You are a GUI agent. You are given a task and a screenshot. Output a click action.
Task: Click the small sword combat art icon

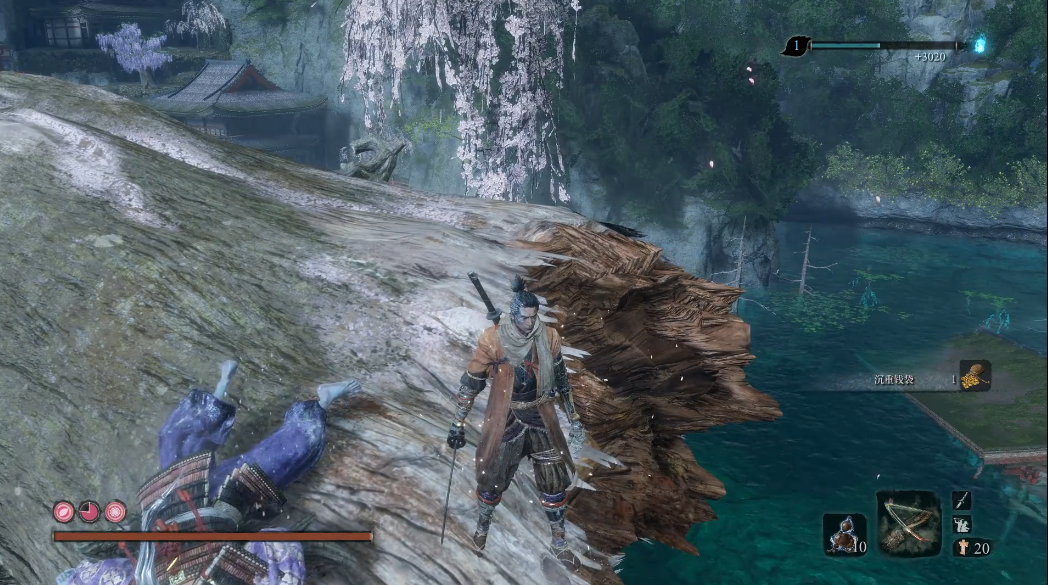click(x=962, y=500)
